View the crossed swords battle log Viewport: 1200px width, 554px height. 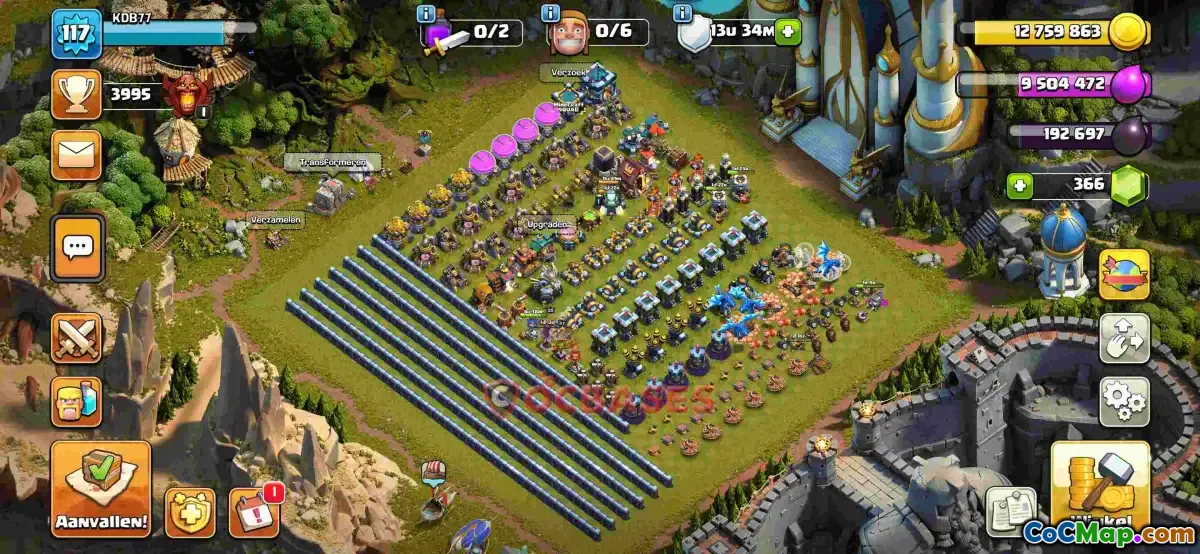76,337
